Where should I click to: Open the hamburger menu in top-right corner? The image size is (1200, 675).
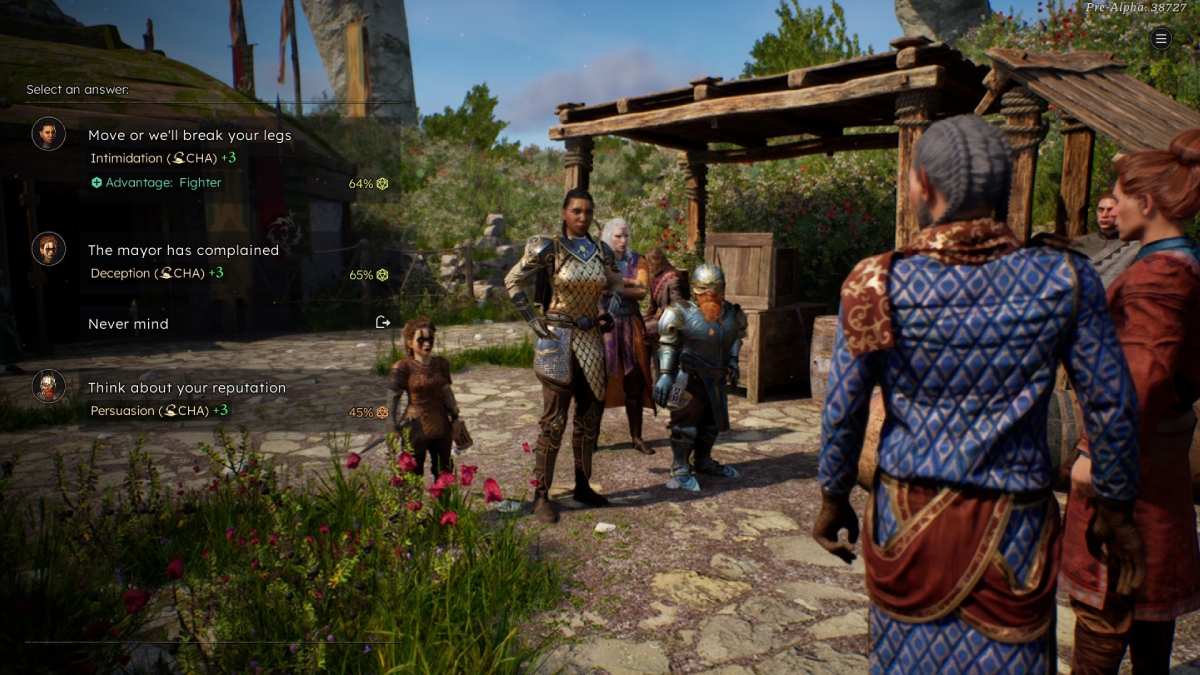(1160, 39)
